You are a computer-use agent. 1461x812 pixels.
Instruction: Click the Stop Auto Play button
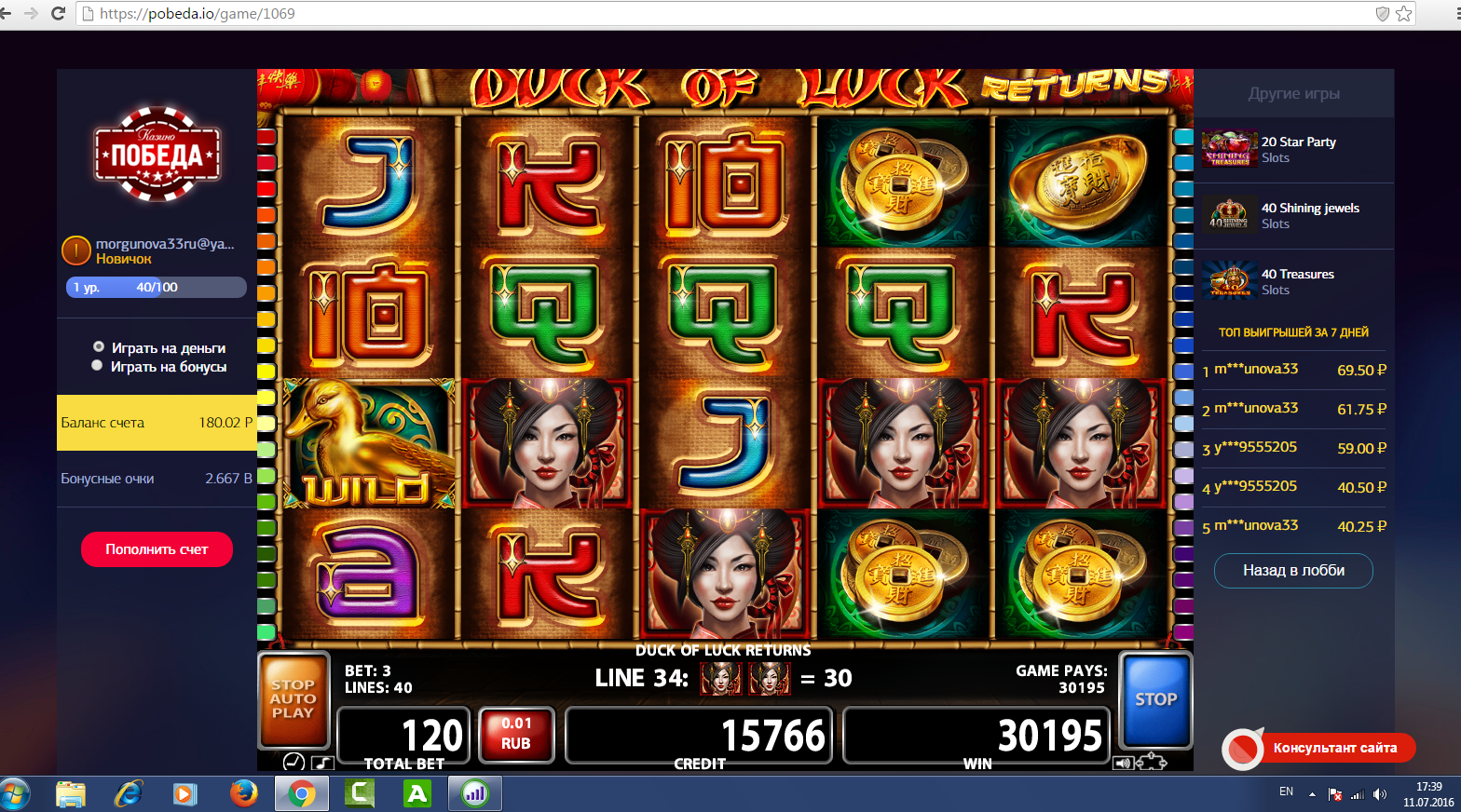294,699
